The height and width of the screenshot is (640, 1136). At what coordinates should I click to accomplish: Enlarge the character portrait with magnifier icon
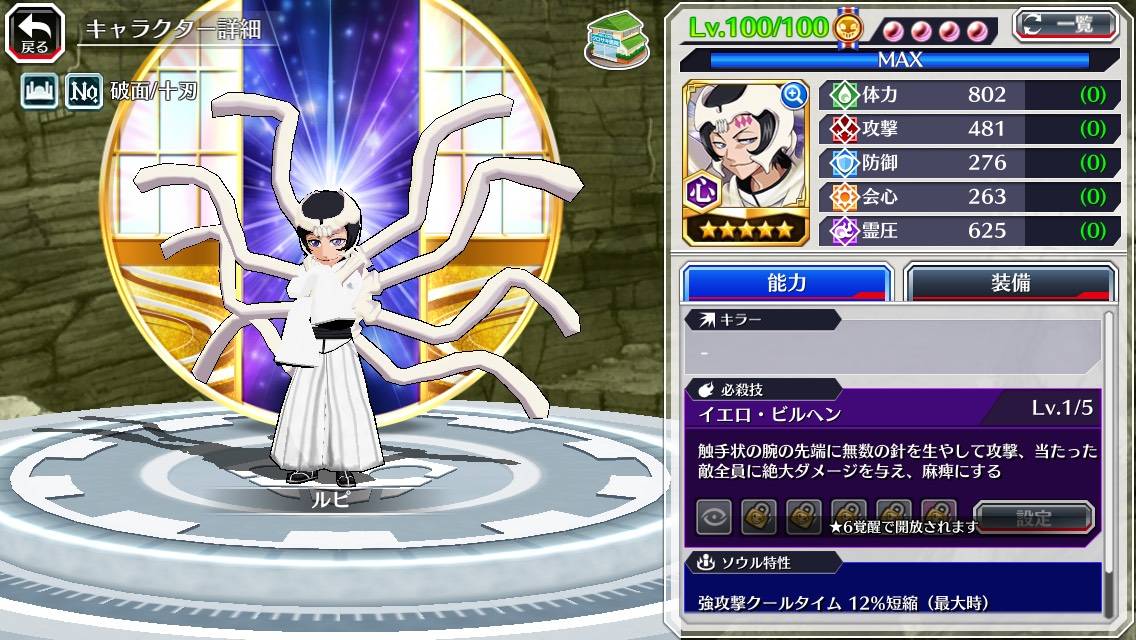794,95
